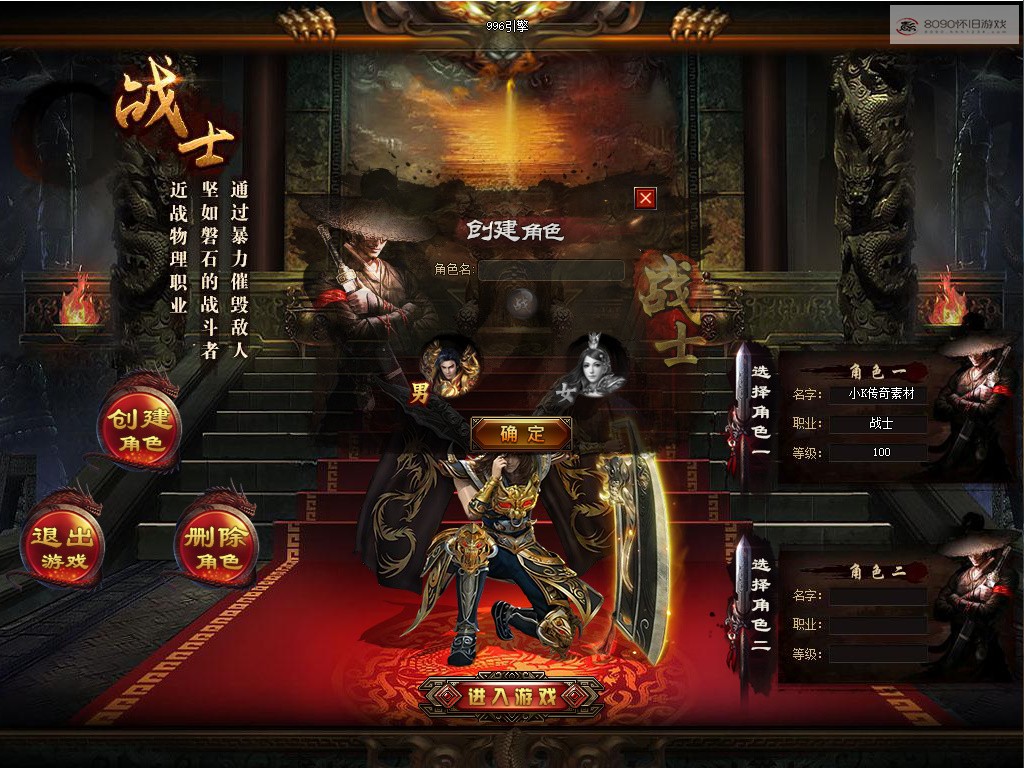Choose the female (女) character portrait
Image resolution: width=1024 pixels, height=768 pixels.
coord(595,368)
